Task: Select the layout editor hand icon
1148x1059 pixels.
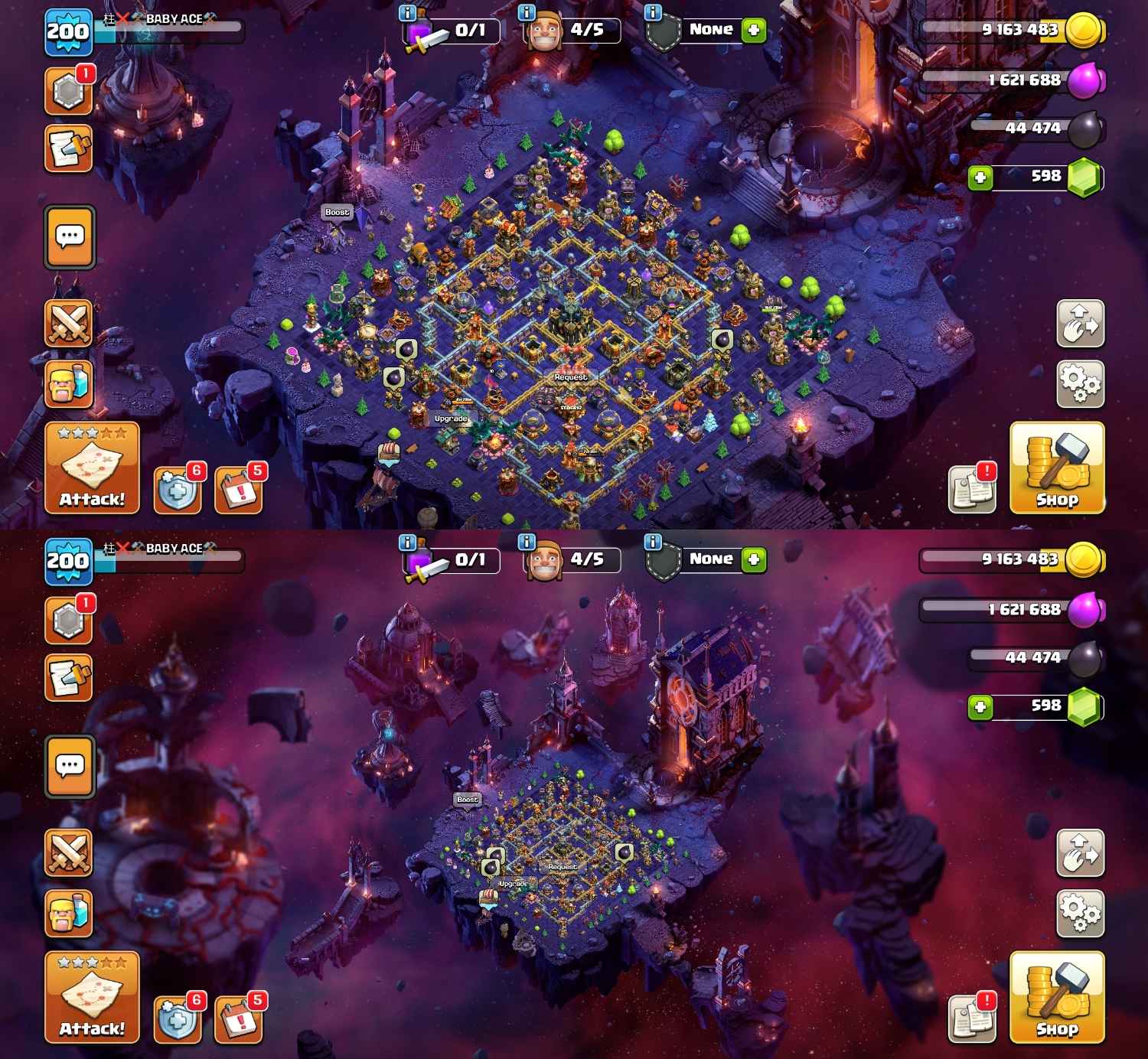Action: tap(1081, 322)
